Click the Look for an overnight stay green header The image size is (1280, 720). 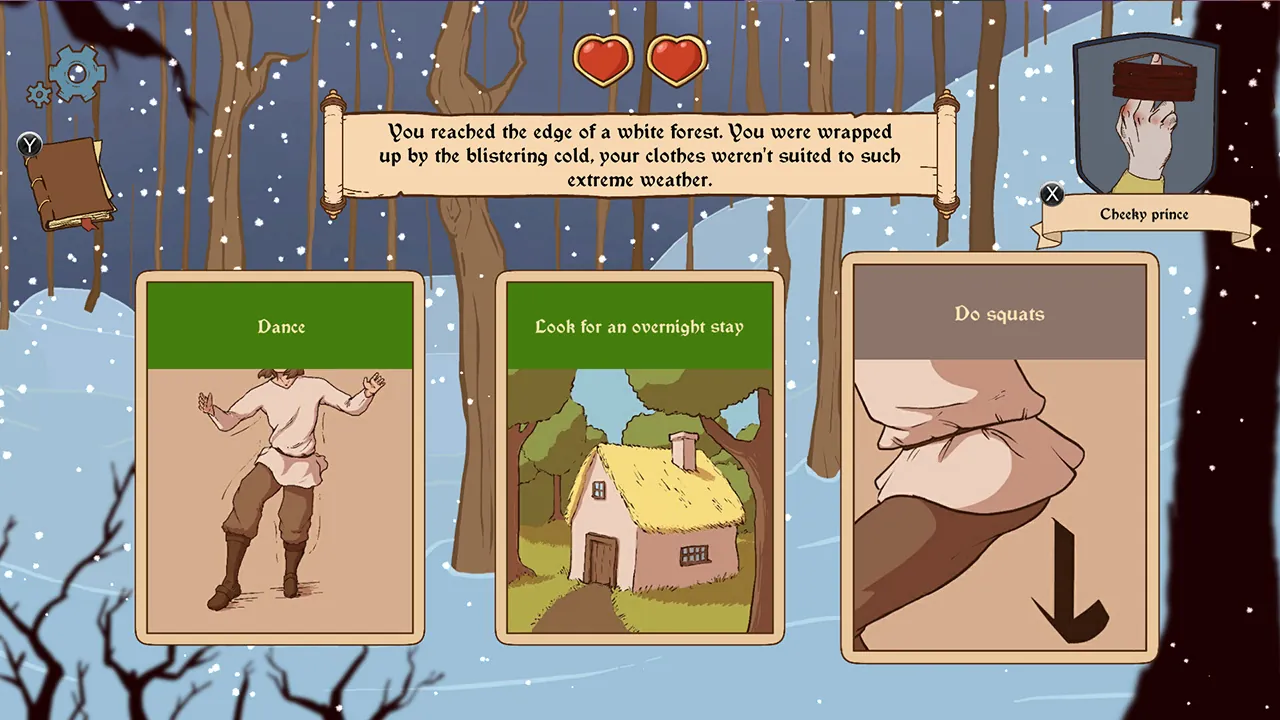pyautogui.click(x=640, y=326)
